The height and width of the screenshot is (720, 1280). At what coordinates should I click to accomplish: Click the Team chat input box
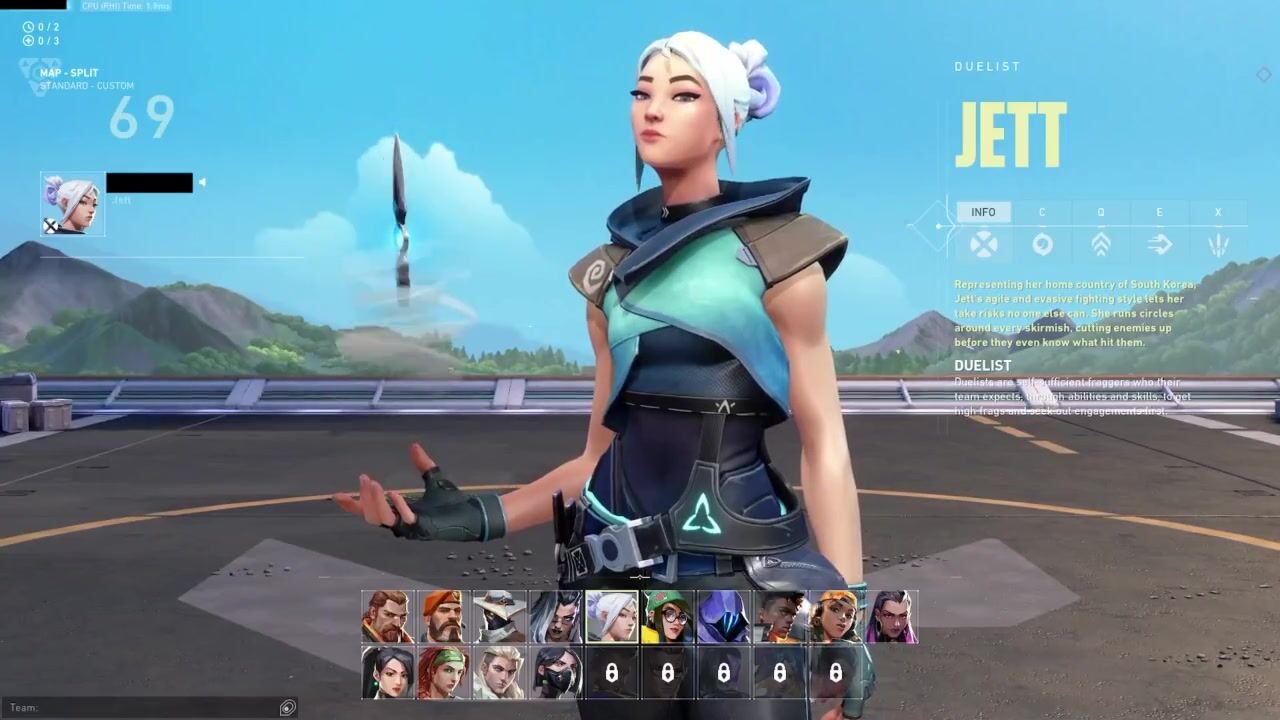click(x=150, y=708)
